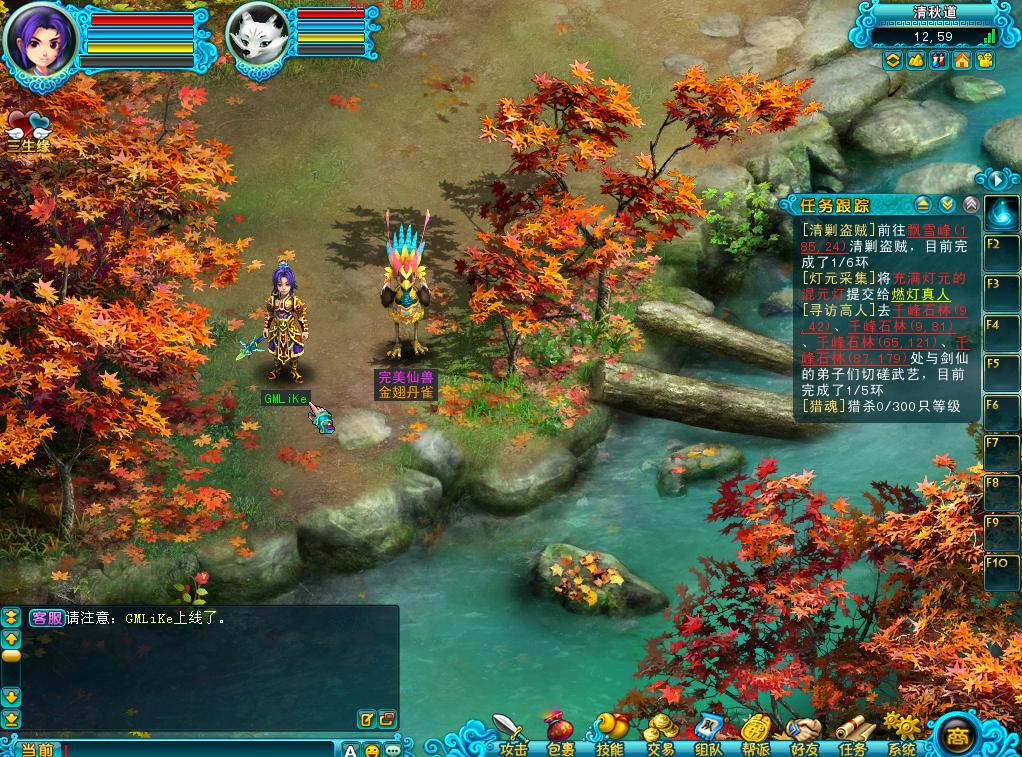Open the 组队 (Team) panel
The height and width of the screenshot is (757, 1022).
tap(708, 734)
